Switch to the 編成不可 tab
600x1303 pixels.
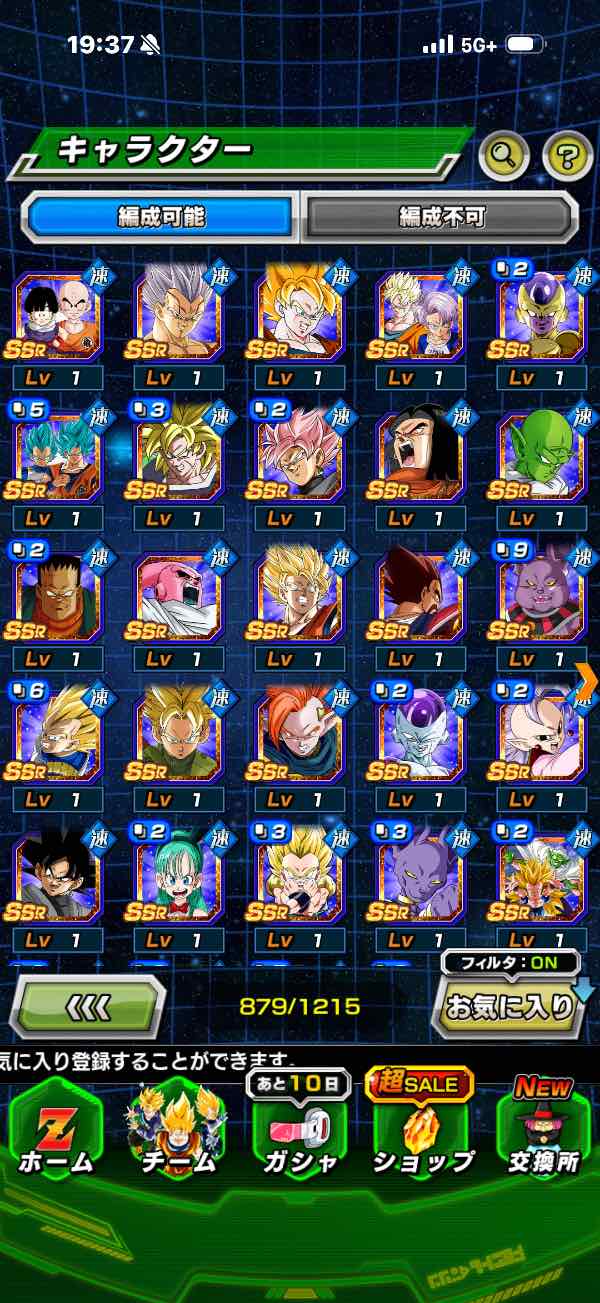(441, 217)
